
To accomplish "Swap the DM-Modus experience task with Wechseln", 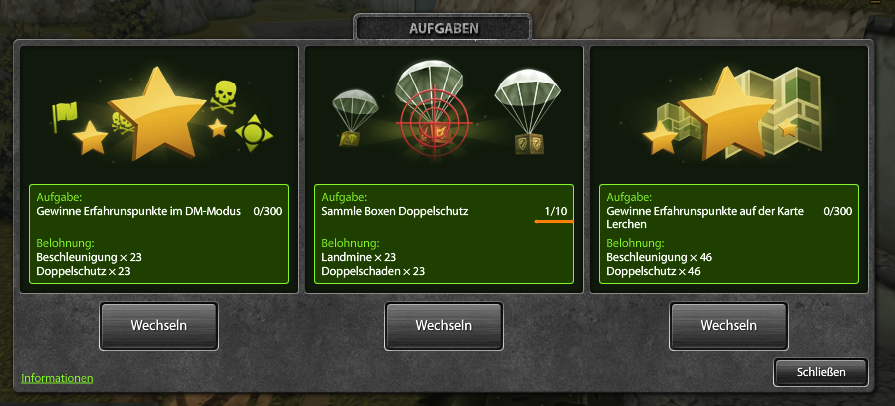I will point(159,326).
